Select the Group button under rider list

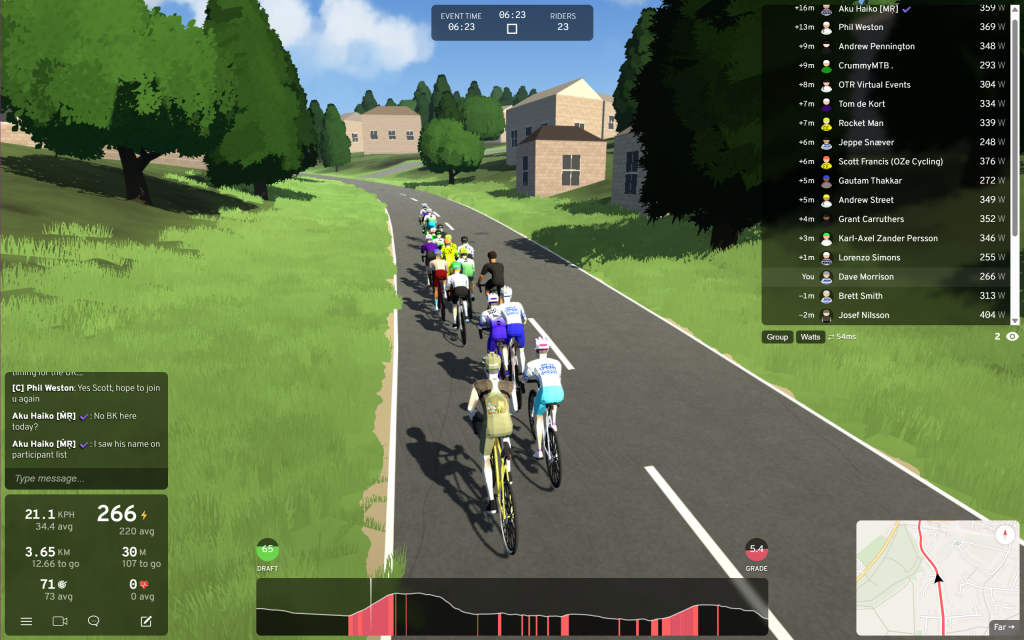click(777, 337)
